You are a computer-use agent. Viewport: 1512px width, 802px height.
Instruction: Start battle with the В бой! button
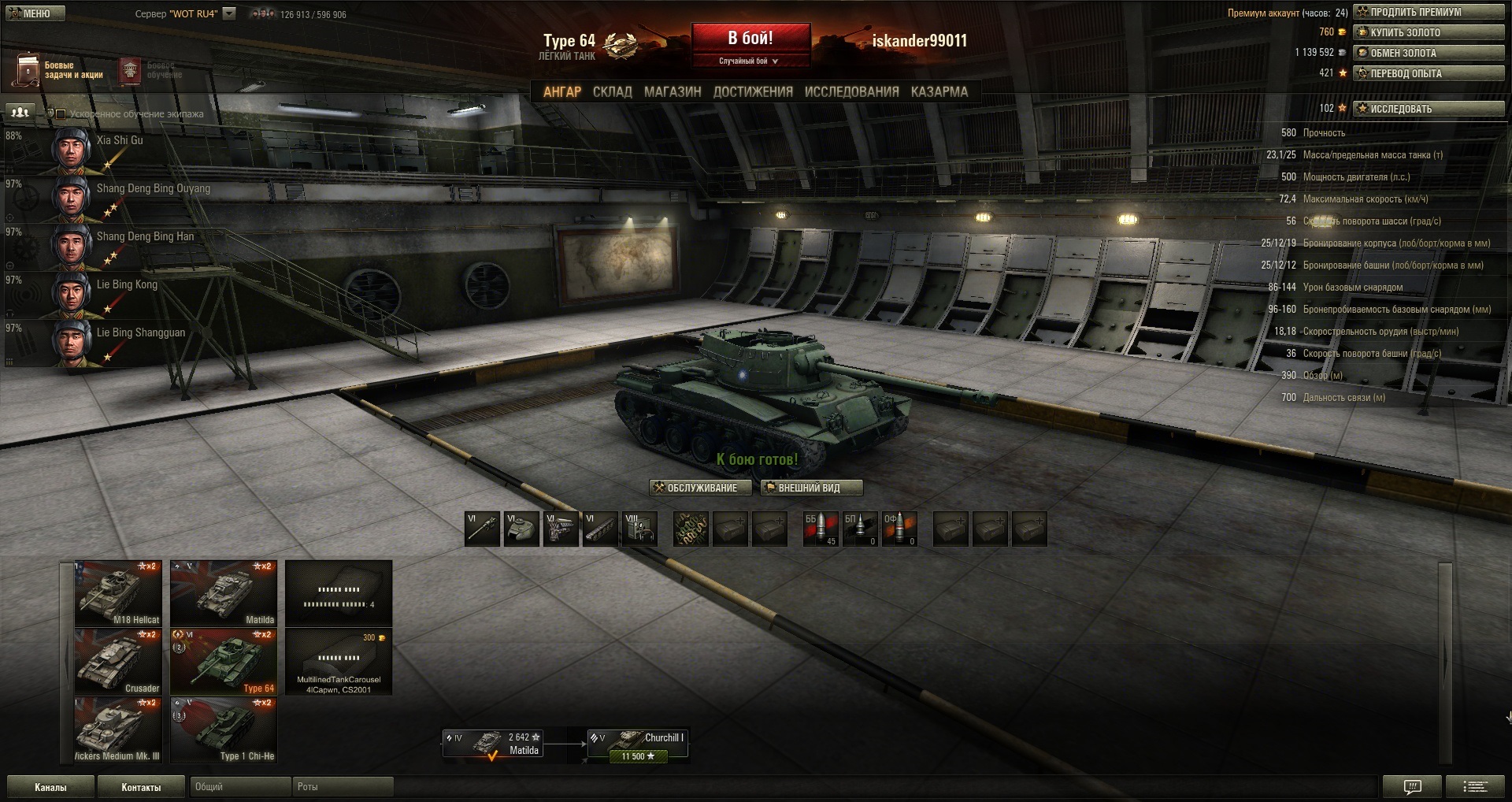750,39
